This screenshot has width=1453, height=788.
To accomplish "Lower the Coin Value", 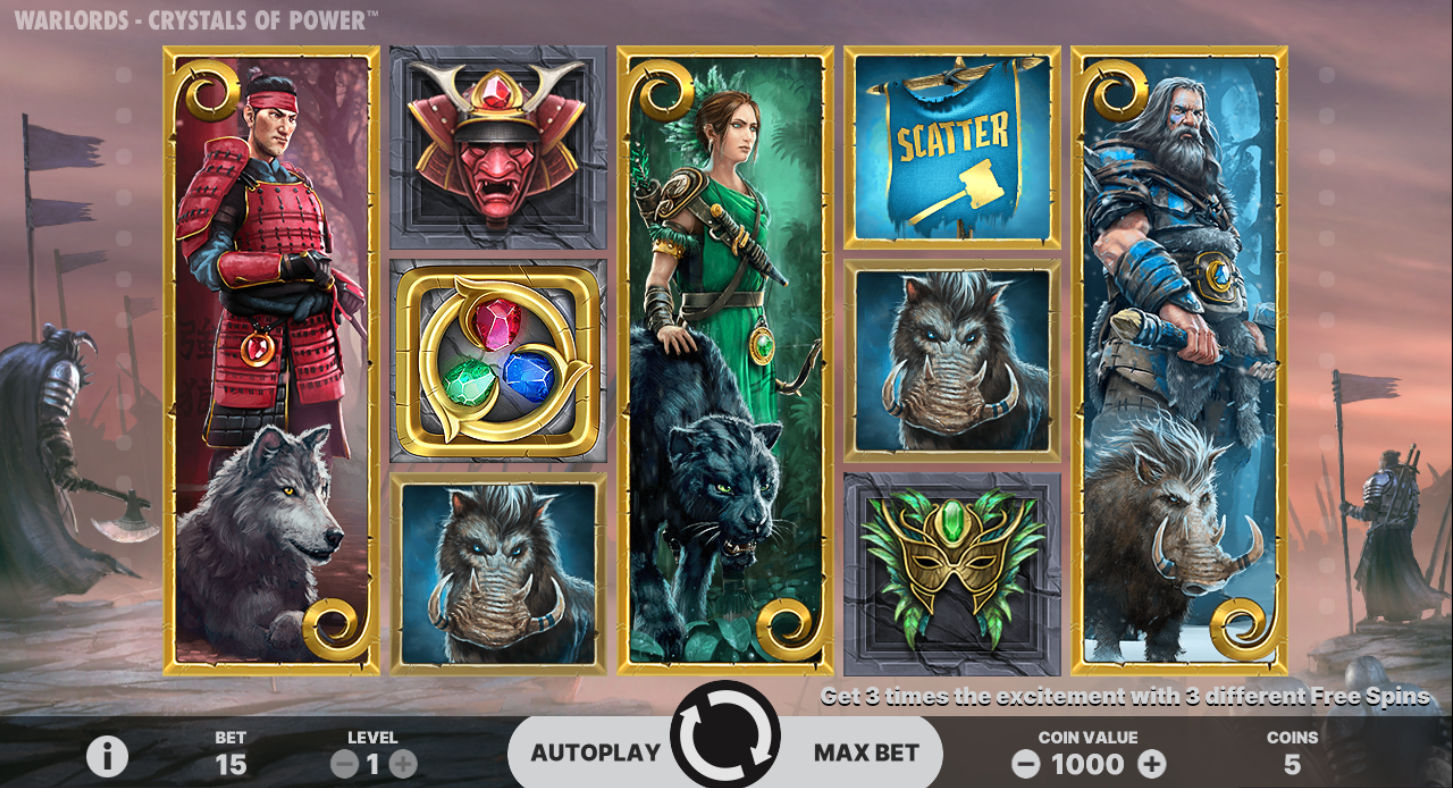I will click(x=1026, y=765).
